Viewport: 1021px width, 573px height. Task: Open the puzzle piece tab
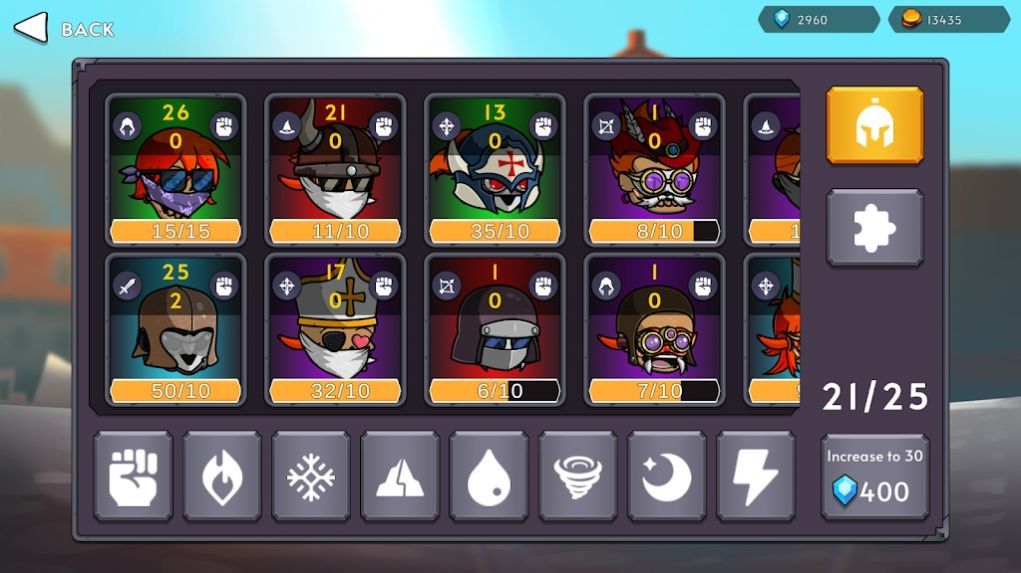pos(874,228)
